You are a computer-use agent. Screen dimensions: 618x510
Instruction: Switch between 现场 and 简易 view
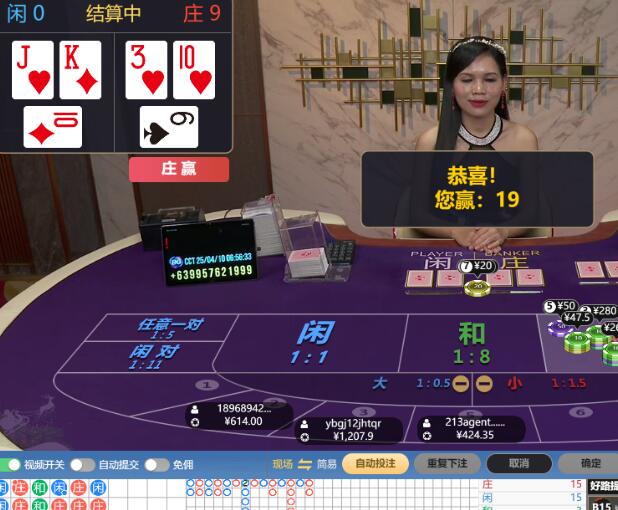pyautogui.click(x=305, y=464)
